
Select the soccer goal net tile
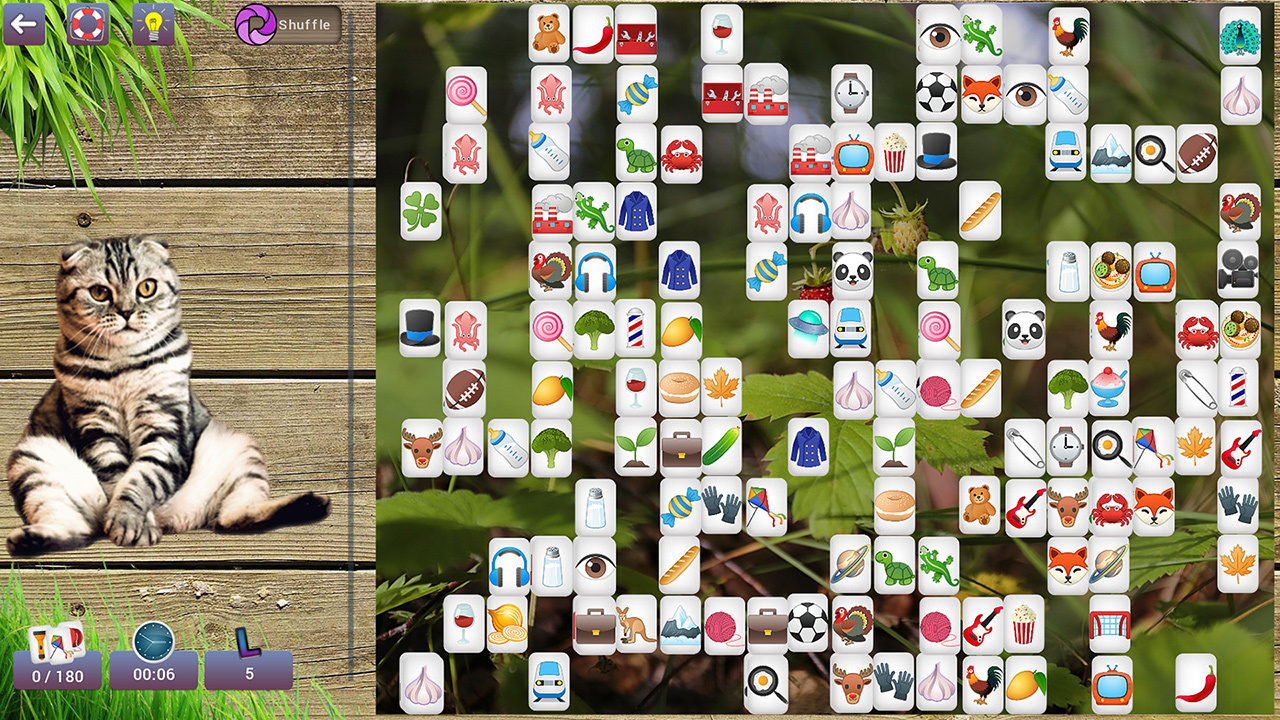point(1110,624)
